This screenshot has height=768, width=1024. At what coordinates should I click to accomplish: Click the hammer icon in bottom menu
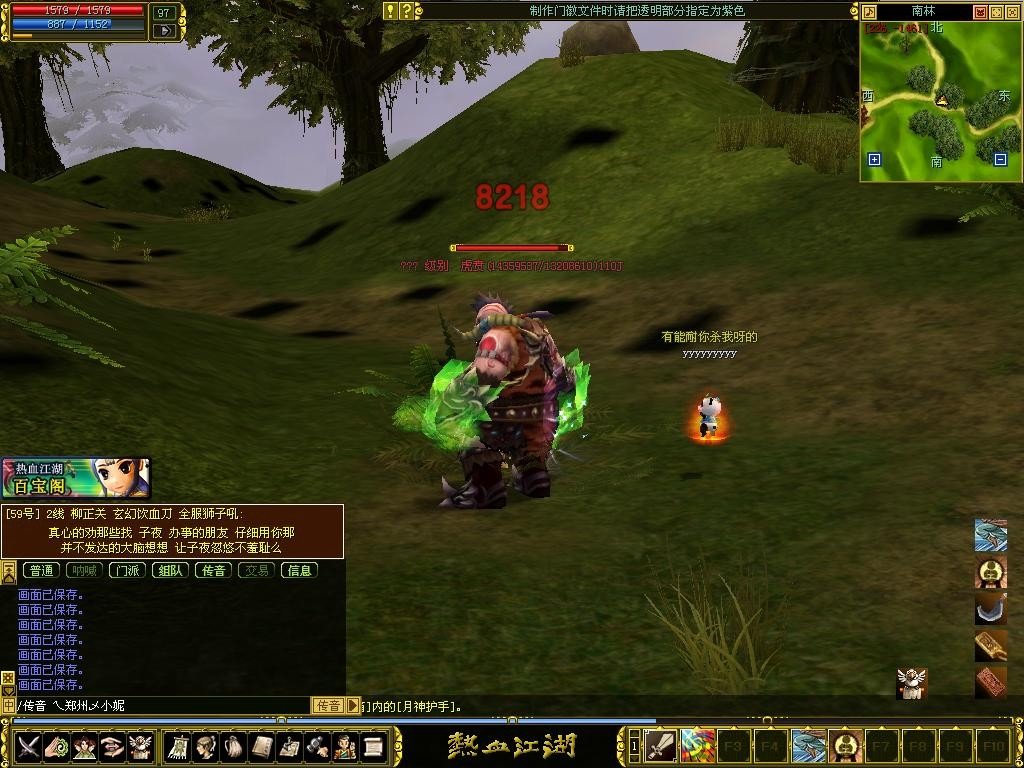[318, 746]
